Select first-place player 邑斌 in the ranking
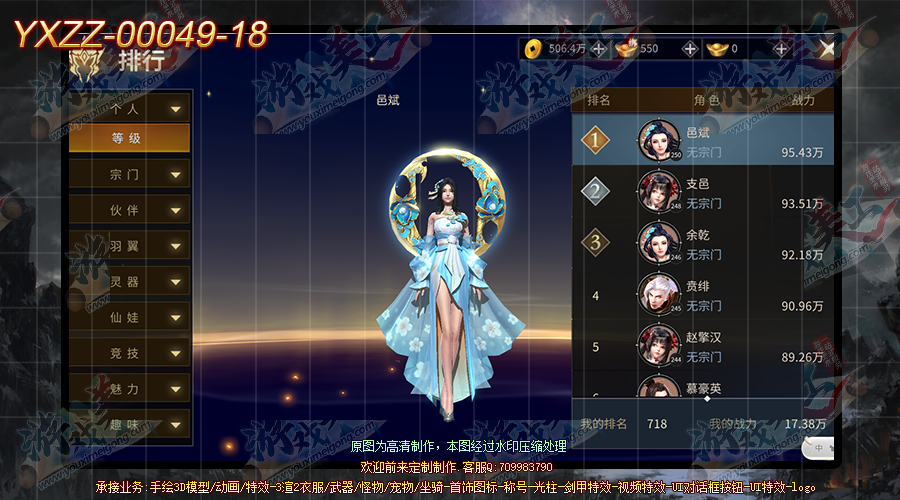 click(x=703, y=141)
